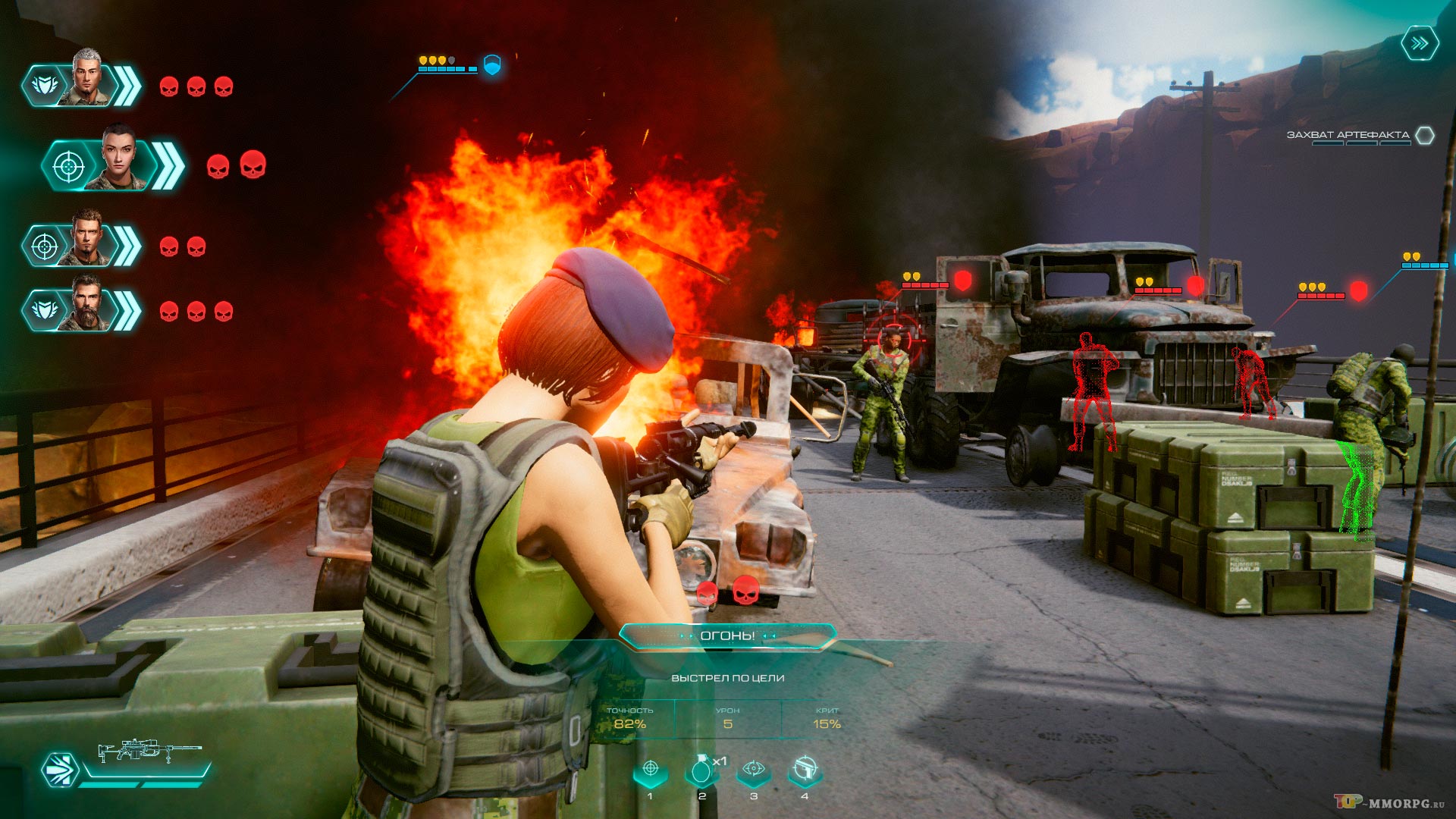Image resolution: width=1456 pixels, height=819 pixels.
Task: Choose the bearded soldier squad portrait
Action: (88, 305)
